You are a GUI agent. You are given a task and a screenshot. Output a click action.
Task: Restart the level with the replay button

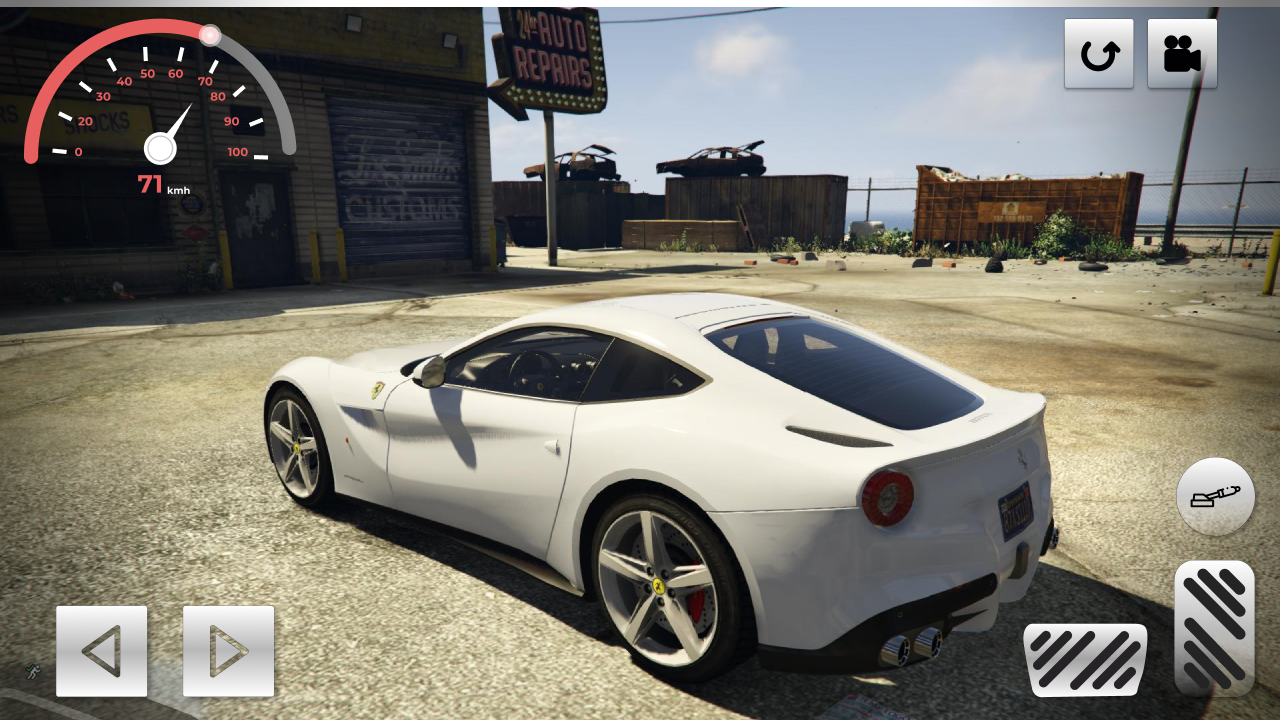[1099, 52]
